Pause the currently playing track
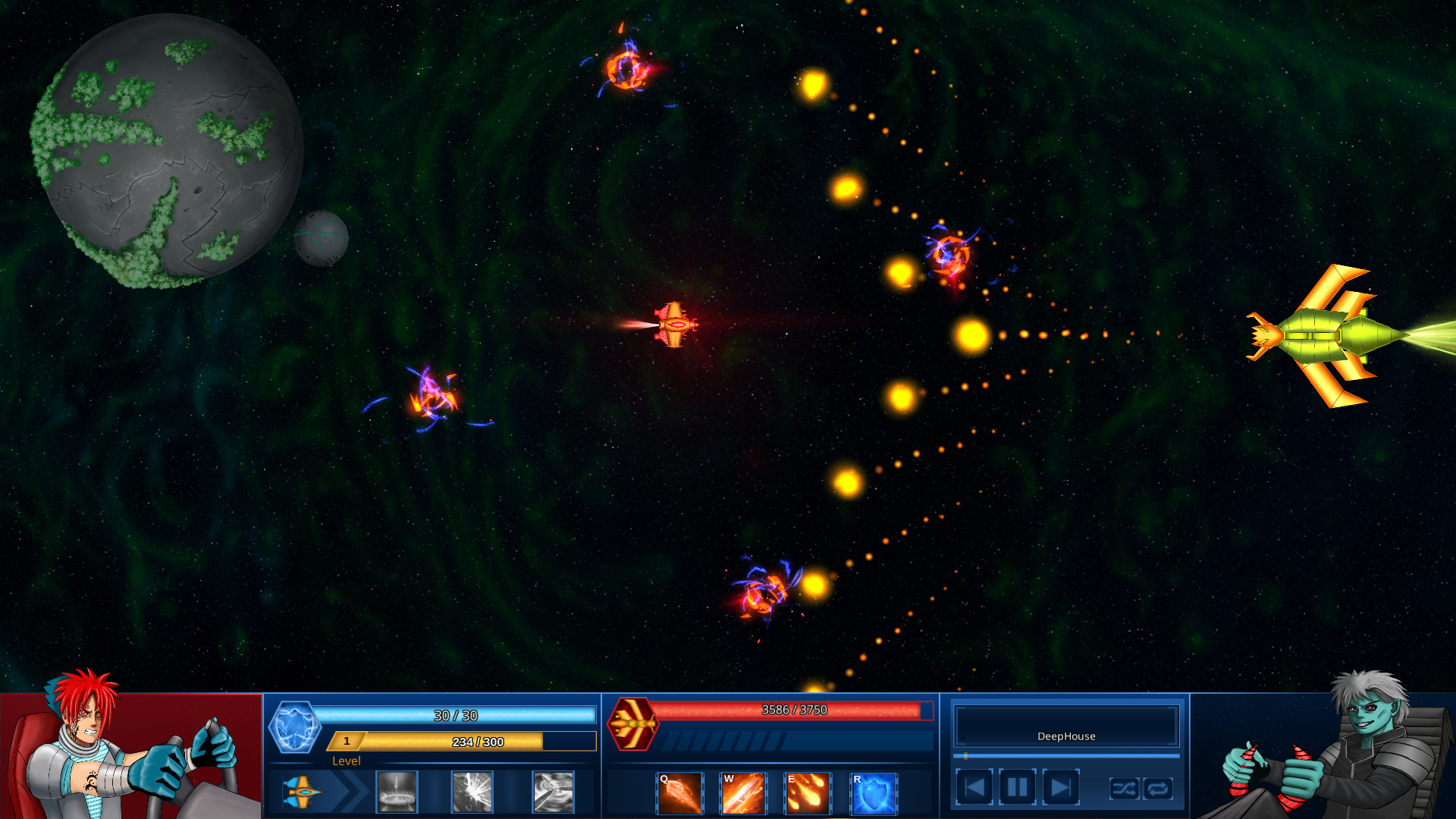 point(1016,786)
